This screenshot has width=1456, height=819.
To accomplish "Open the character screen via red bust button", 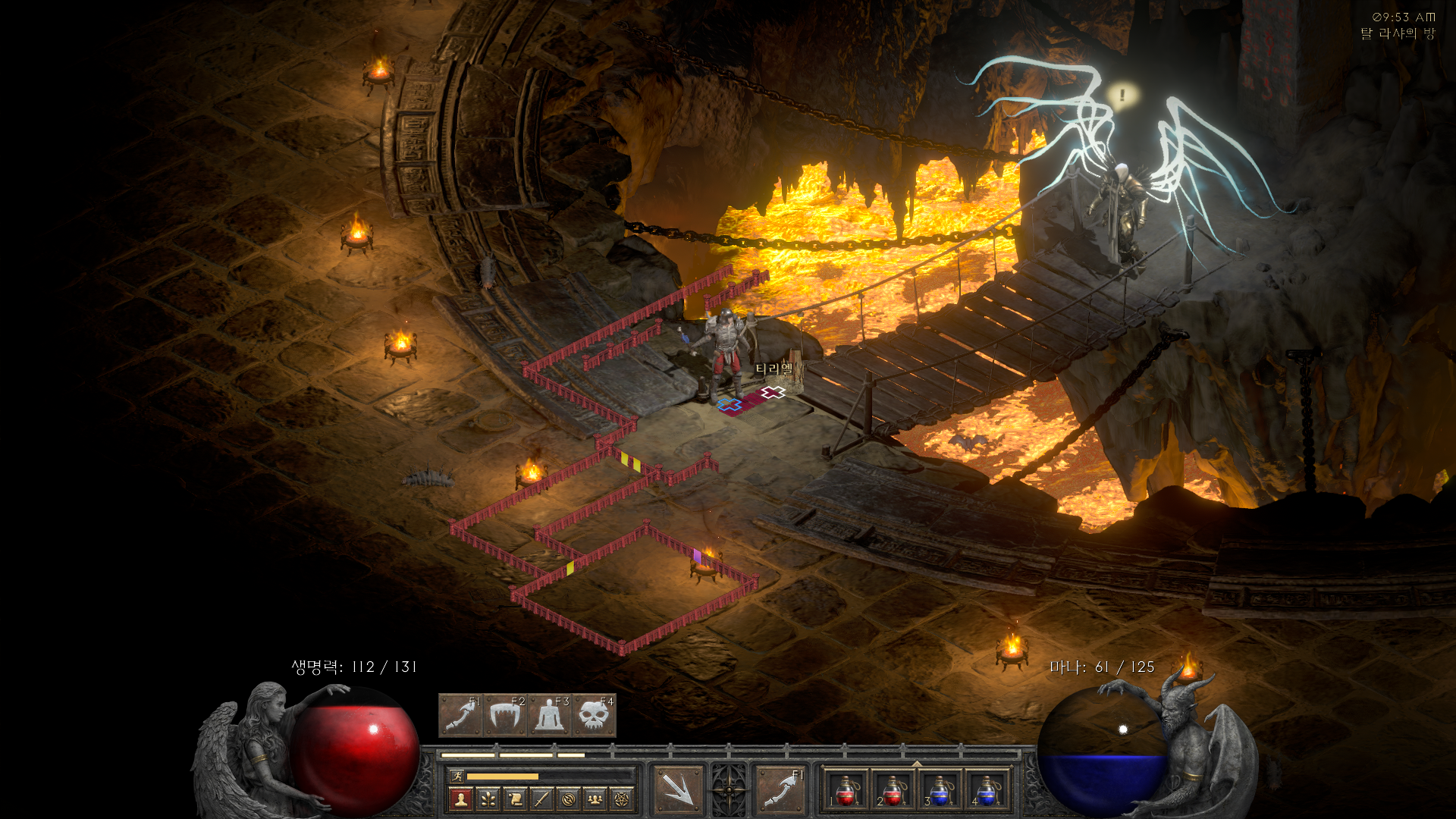I will (x=460, y=799).
